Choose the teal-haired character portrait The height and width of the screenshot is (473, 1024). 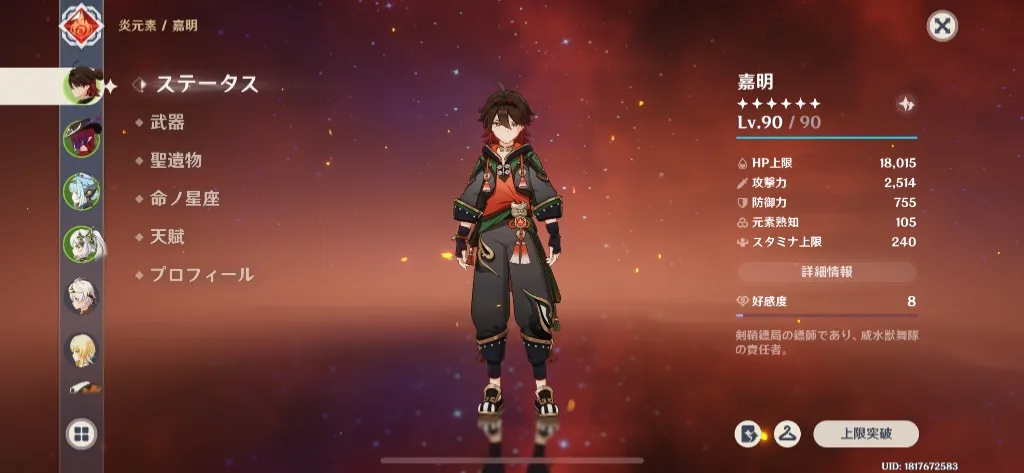click(x=81, y=191)
